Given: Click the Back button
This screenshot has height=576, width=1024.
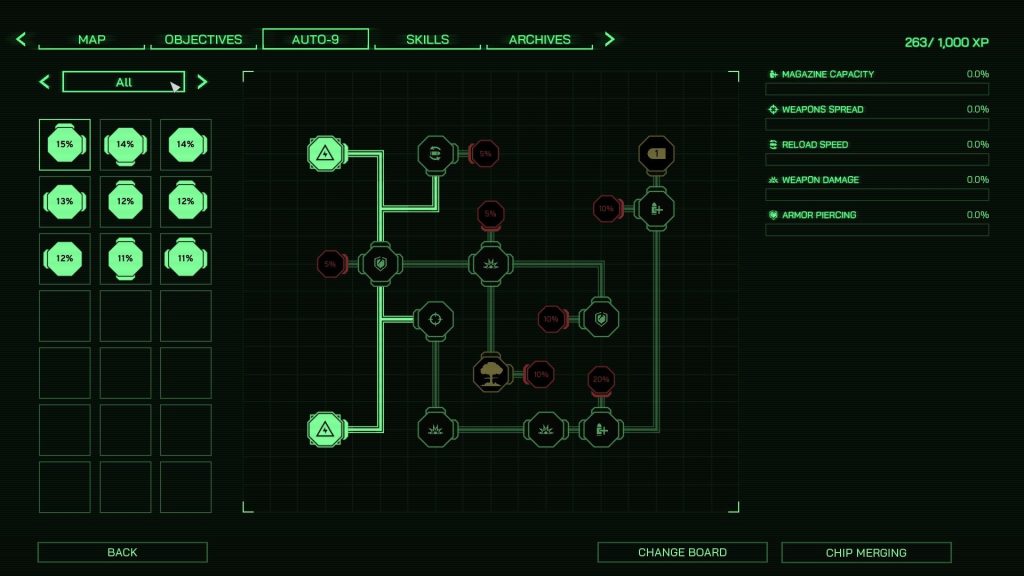Looking at the screenshot, I should [x=122, y=552].
